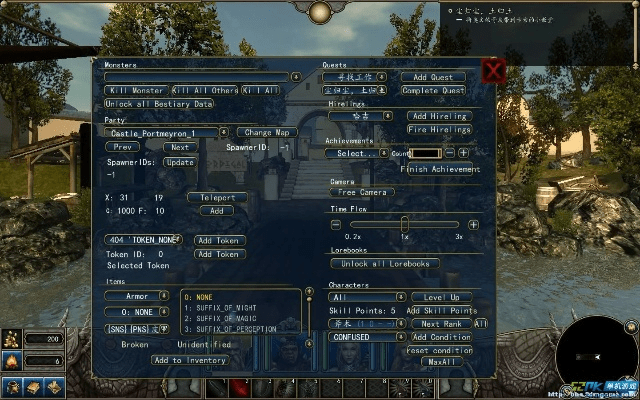Enable the Free Camera
Viewport: 640px width, 400px height.
pos(360,192)
